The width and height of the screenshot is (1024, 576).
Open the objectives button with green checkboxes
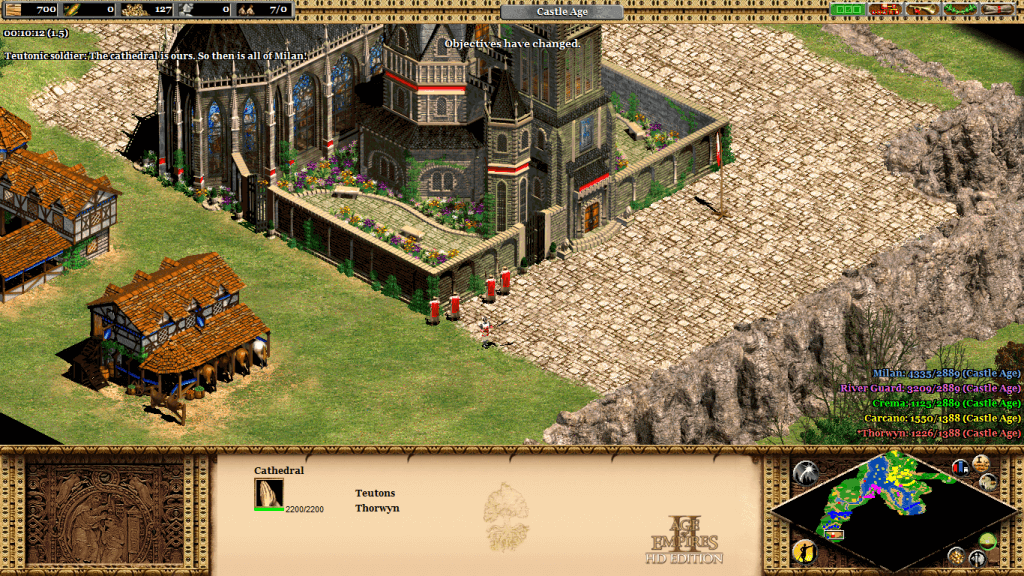tap(848, 9)
